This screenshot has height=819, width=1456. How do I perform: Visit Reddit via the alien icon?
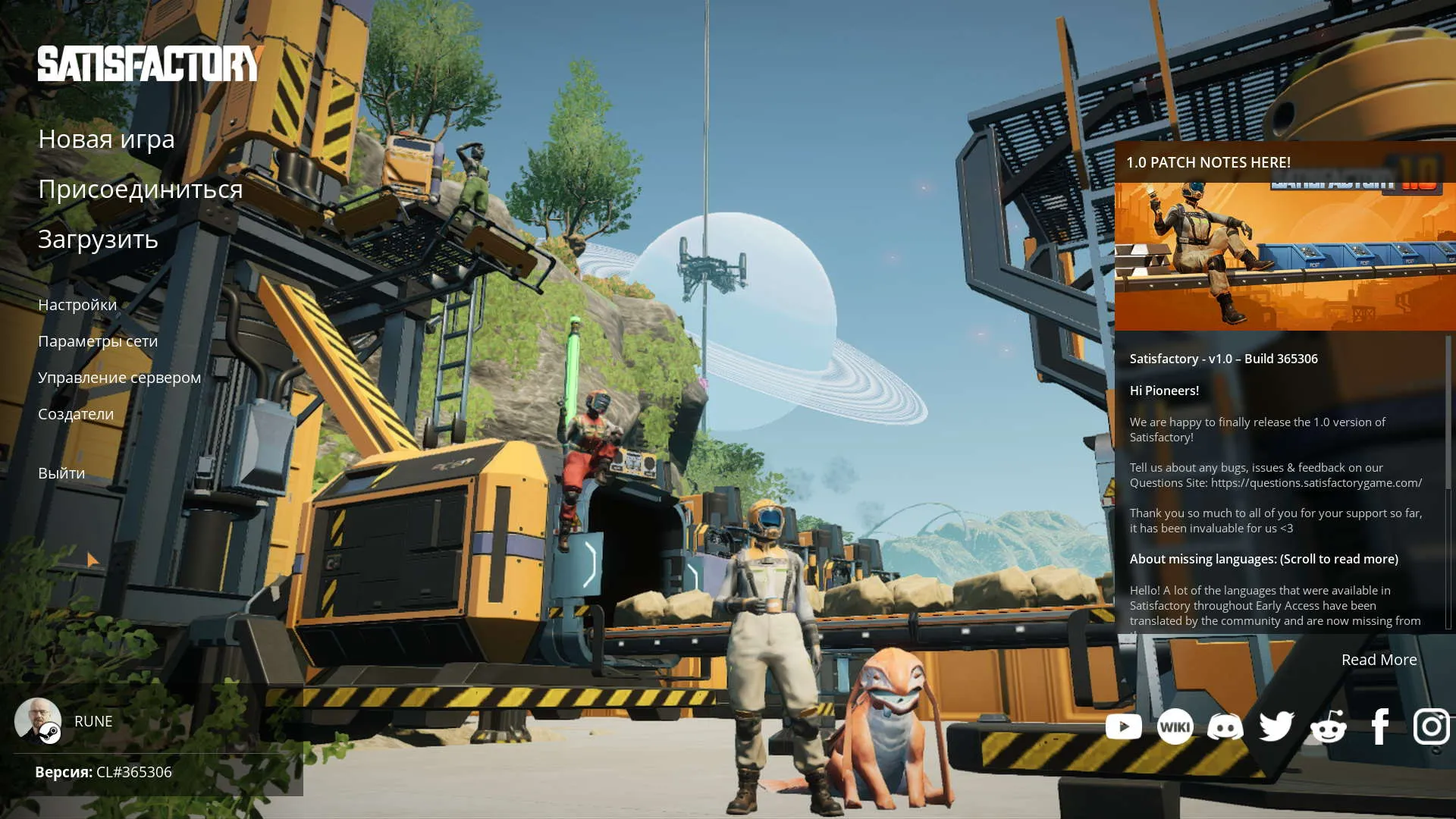(1328, 726)
